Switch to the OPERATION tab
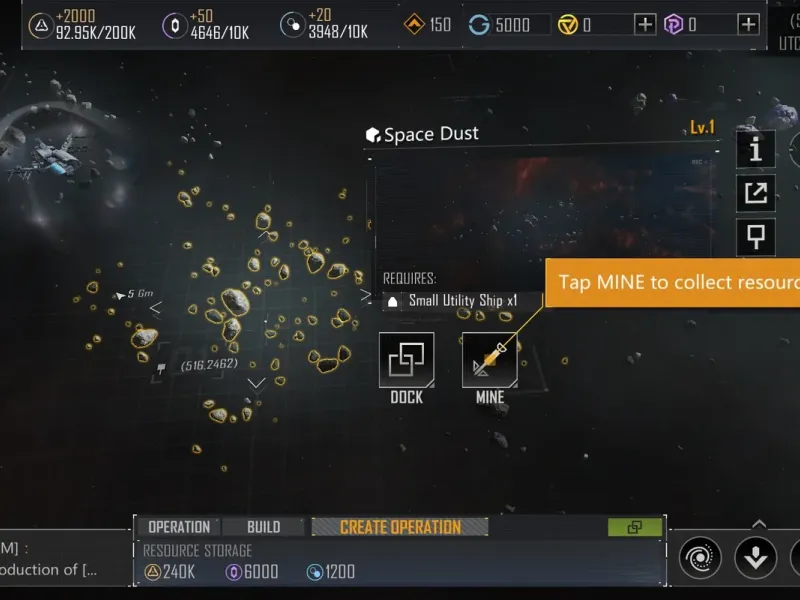 [x=179, y=527]
